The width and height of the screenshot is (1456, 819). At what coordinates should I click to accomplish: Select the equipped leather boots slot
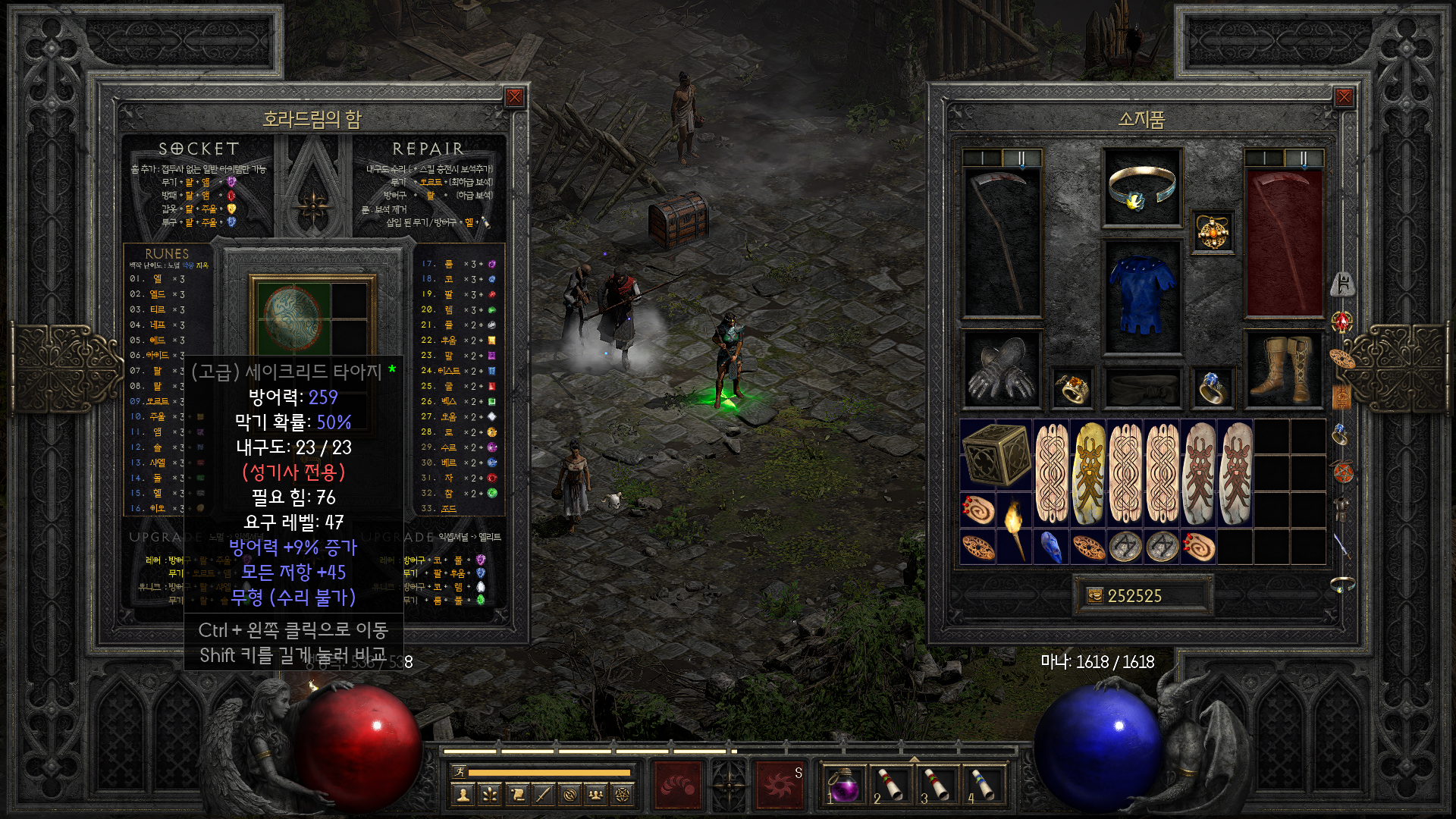tap(1283, 369)
